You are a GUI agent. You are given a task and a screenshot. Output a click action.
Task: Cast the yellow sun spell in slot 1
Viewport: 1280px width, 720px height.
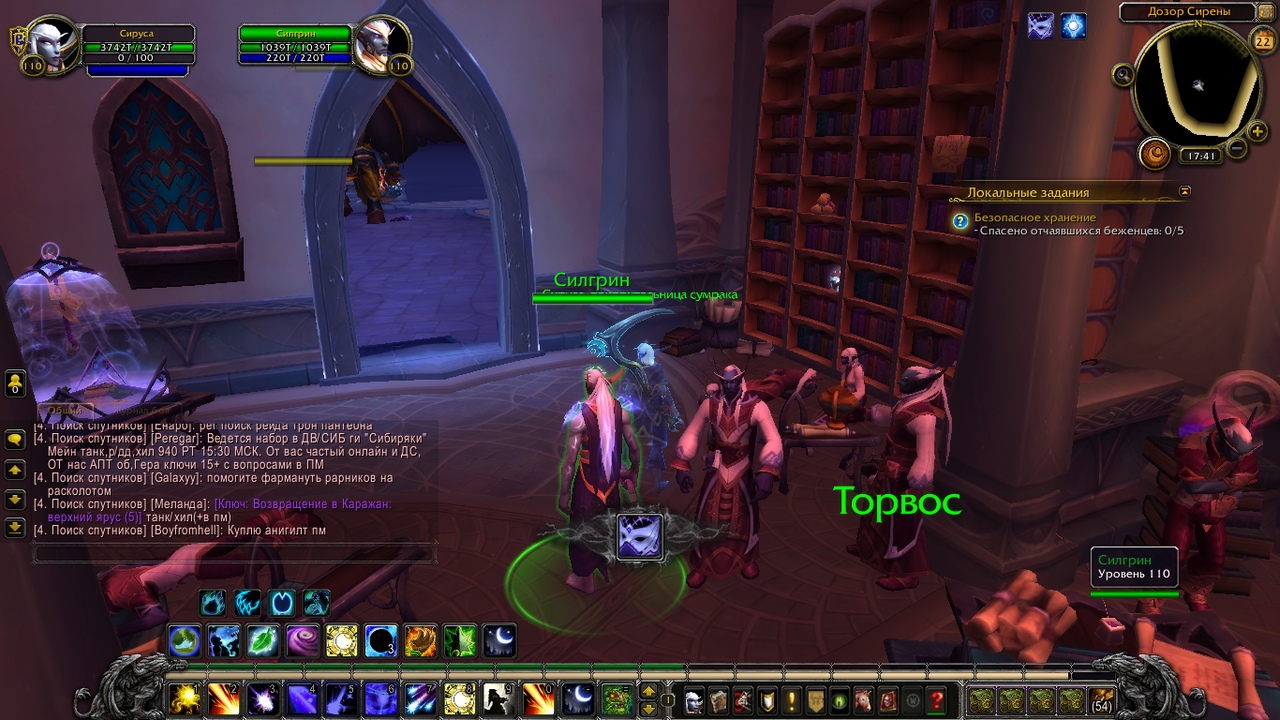coord(184,699)
